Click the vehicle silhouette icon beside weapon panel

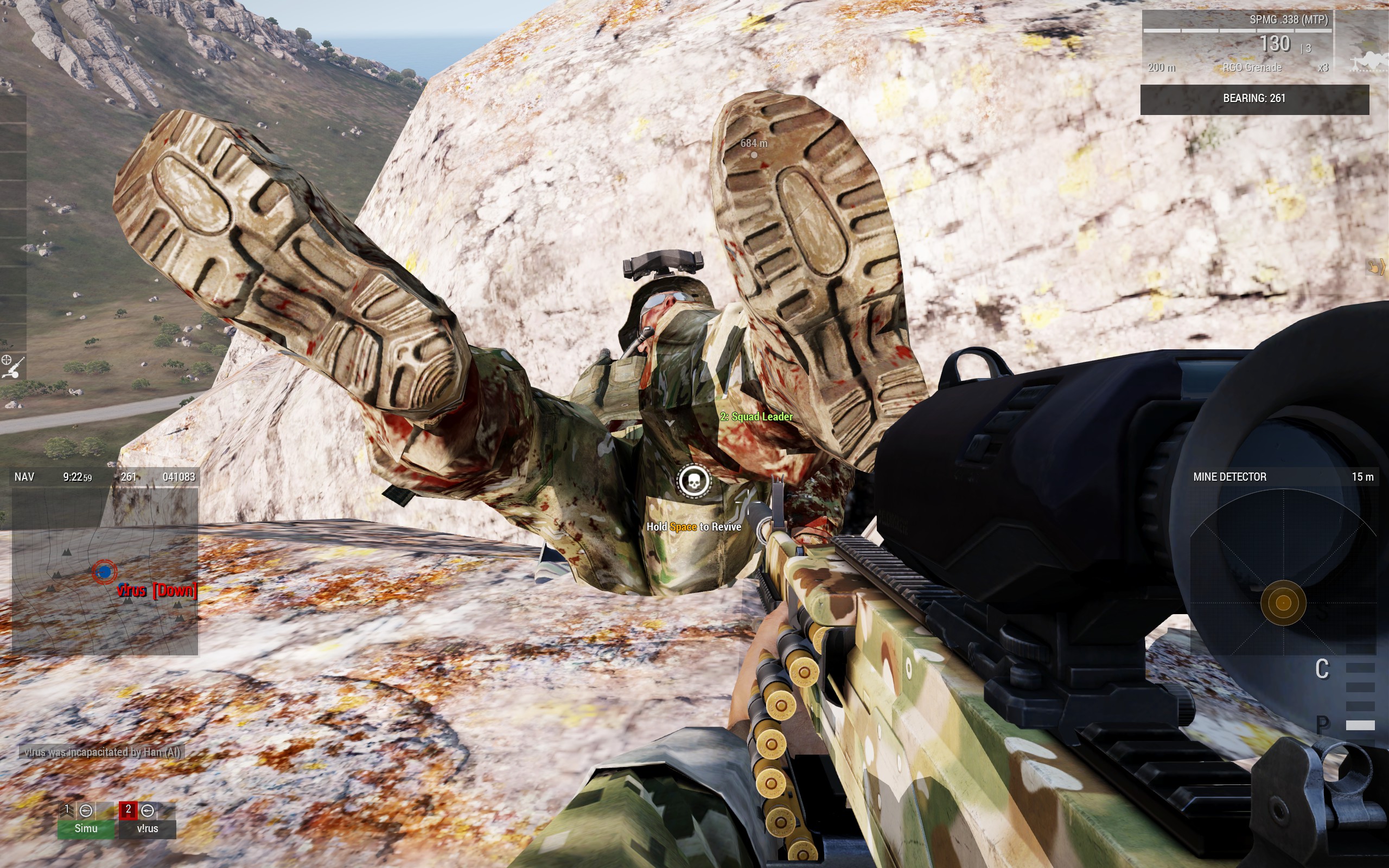[x=1369, y=60]
